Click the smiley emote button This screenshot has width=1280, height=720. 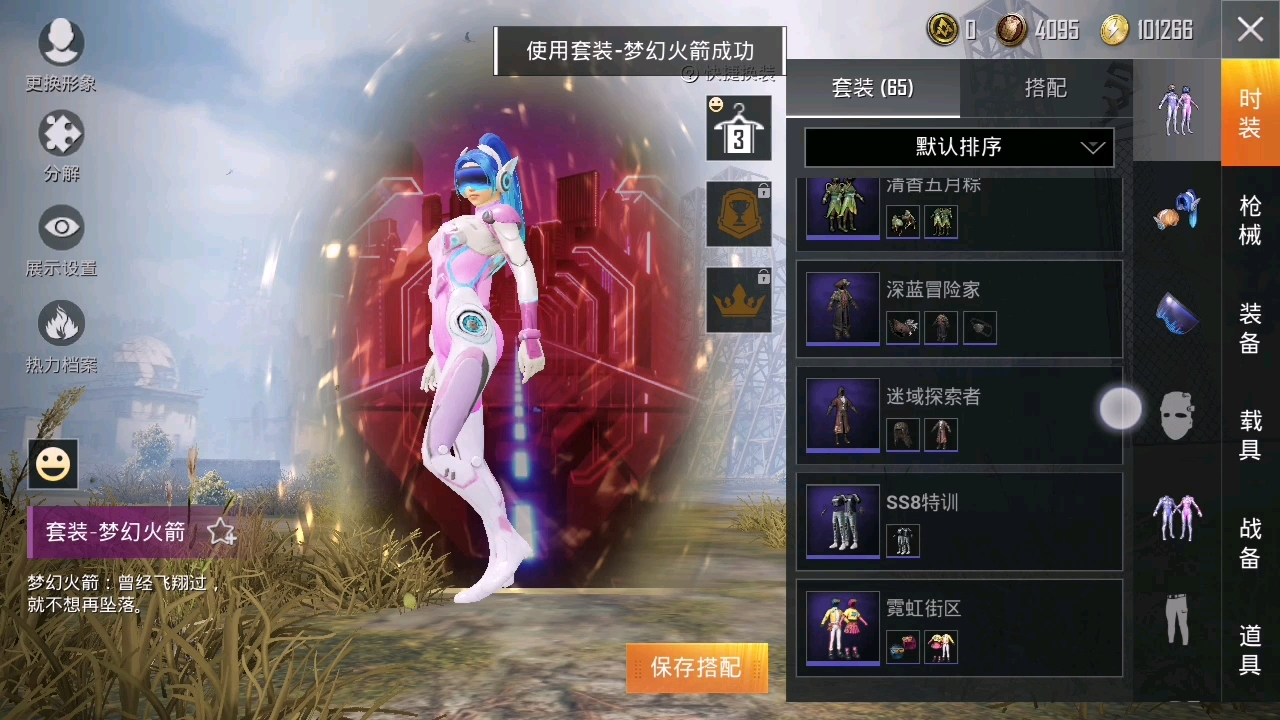click(53, 464)
